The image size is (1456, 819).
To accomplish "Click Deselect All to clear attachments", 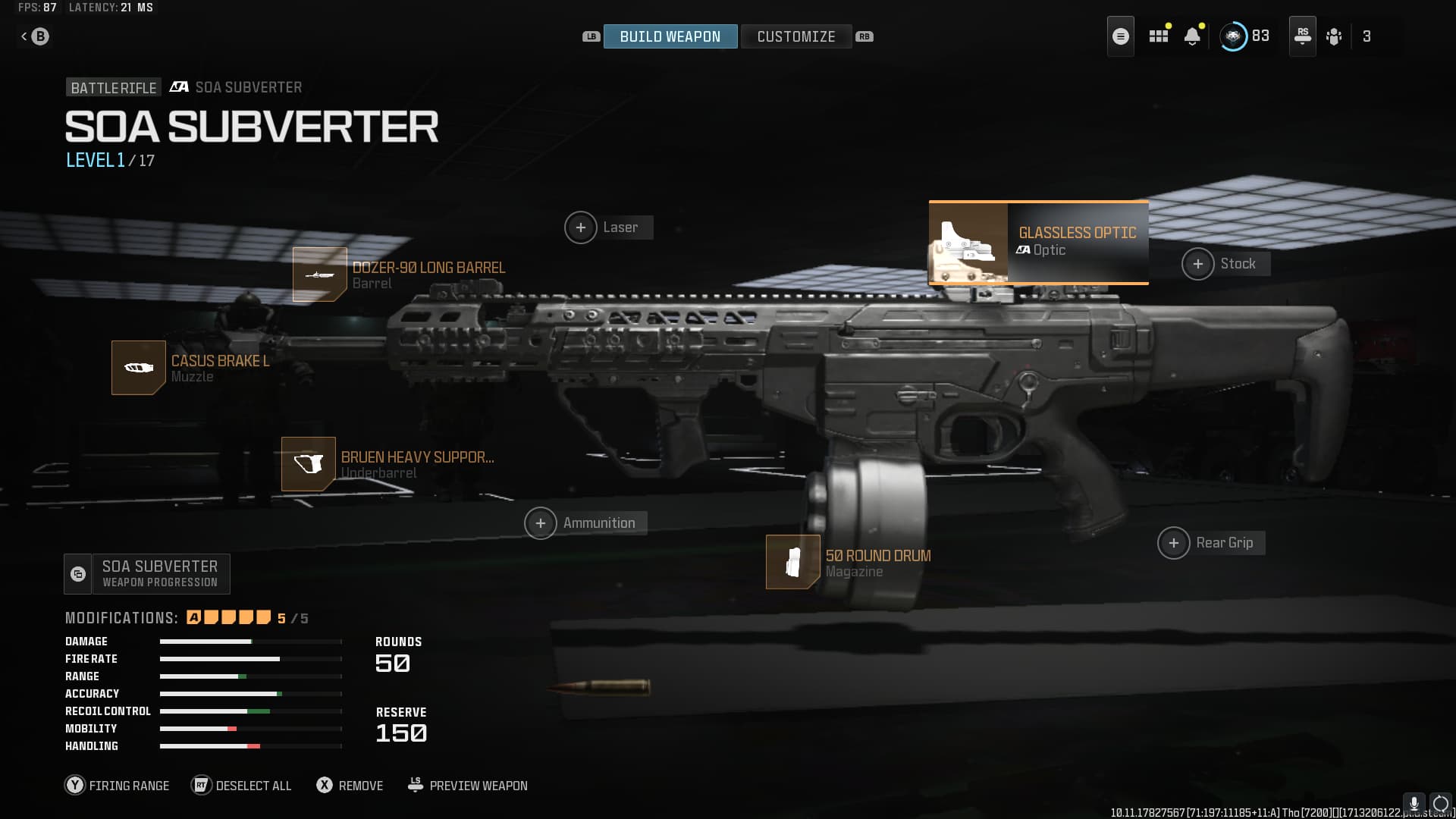I will (x=241, y=786).
